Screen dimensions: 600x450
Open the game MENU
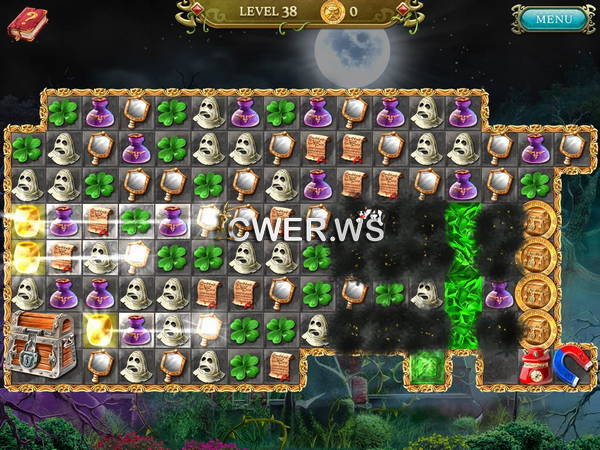click(553, 19)
